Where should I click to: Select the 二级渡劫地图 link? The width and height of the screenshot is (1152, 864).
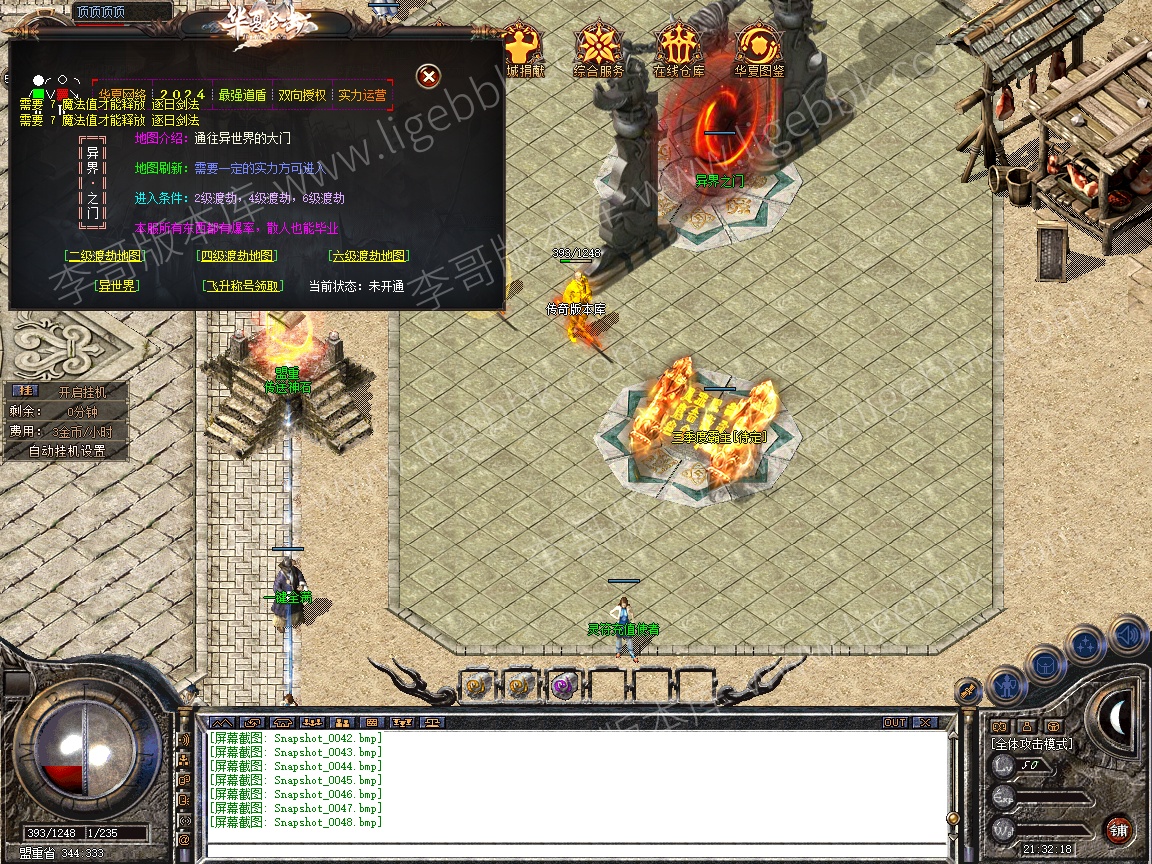click(x=106, y=256)
